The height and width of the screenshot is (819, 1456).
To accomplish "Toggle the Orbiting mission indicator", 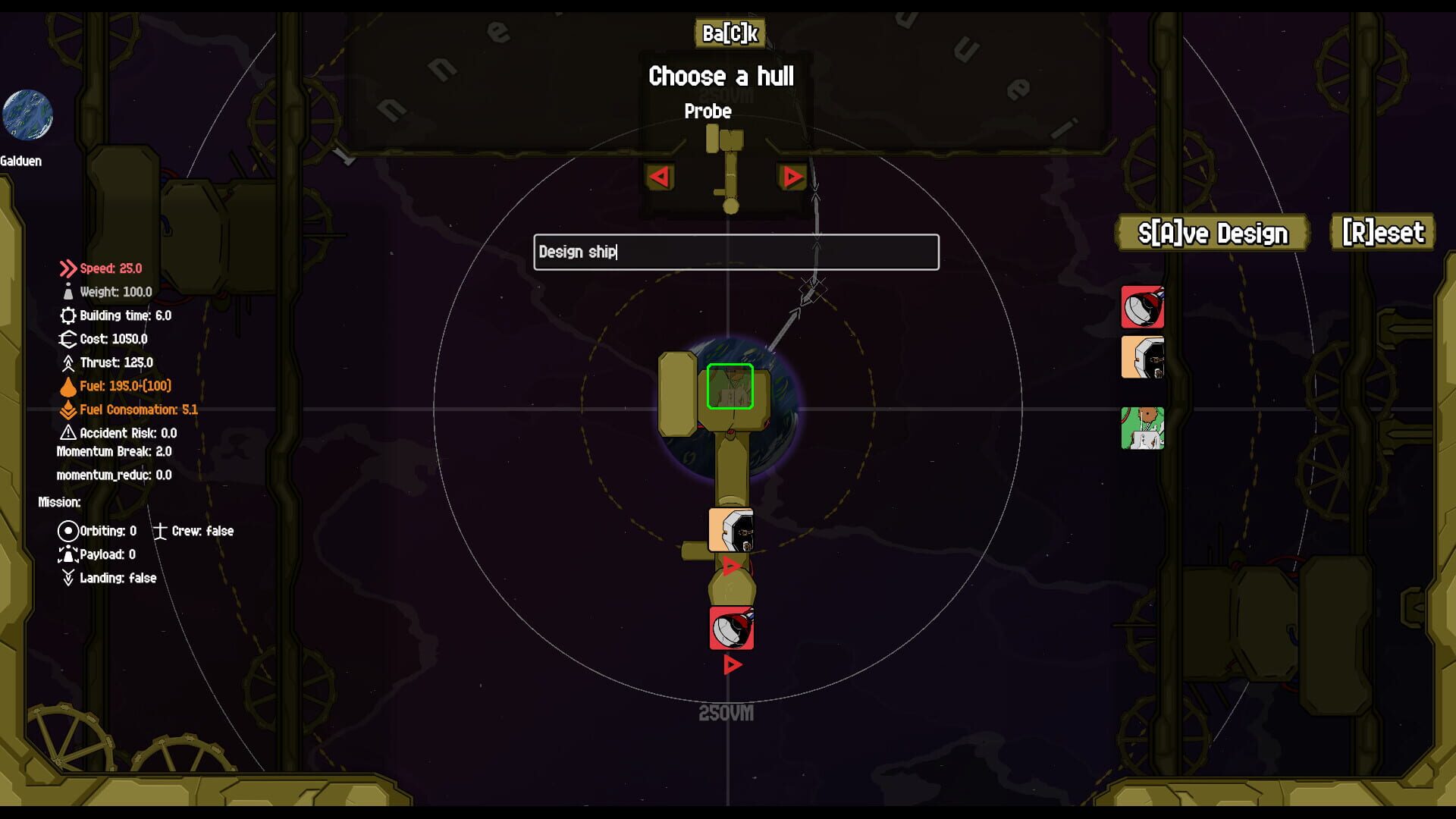I will (x=67, y=531).
